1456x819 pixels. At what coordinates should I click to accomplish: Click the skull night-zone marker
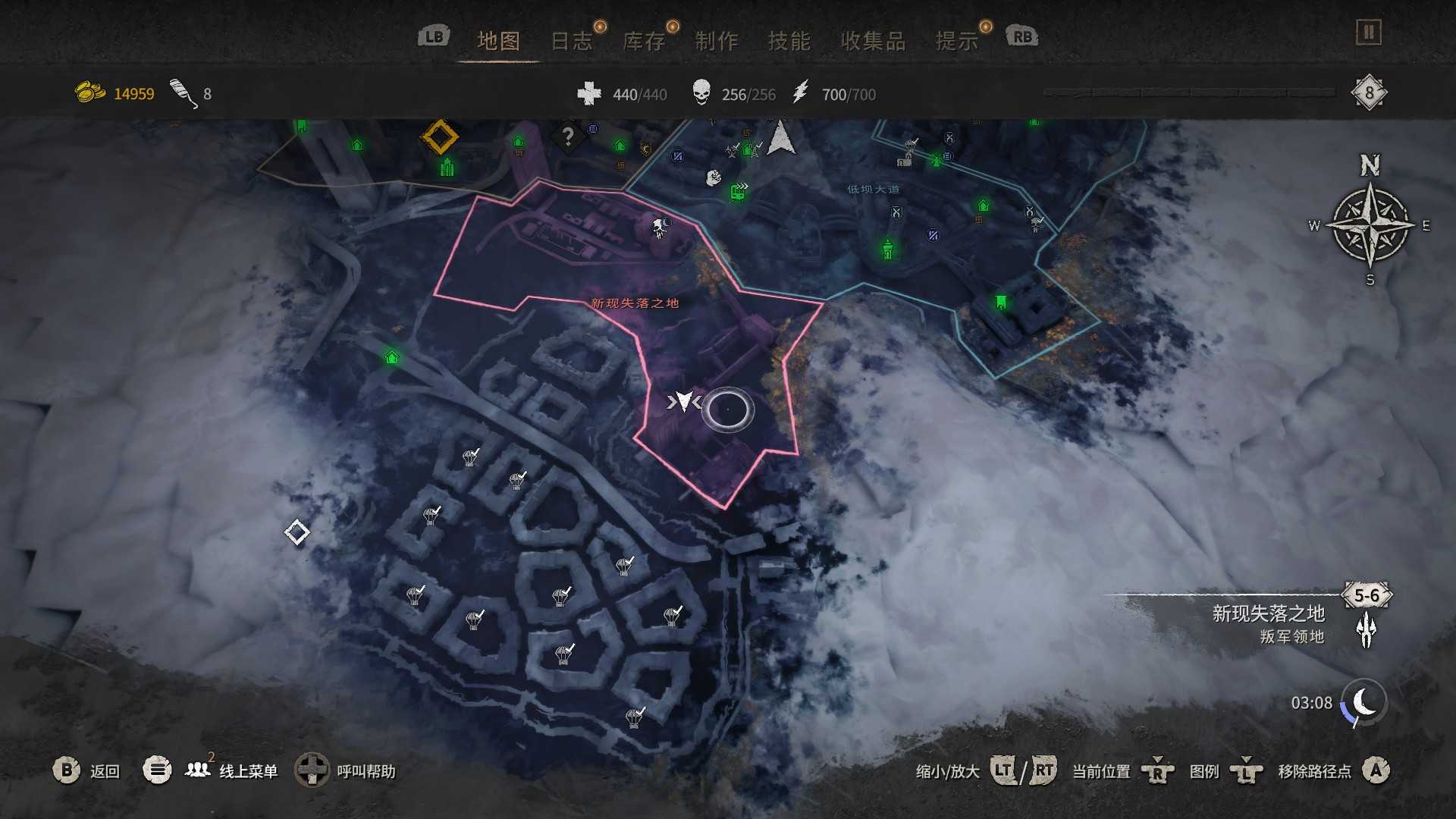[661, 226]
